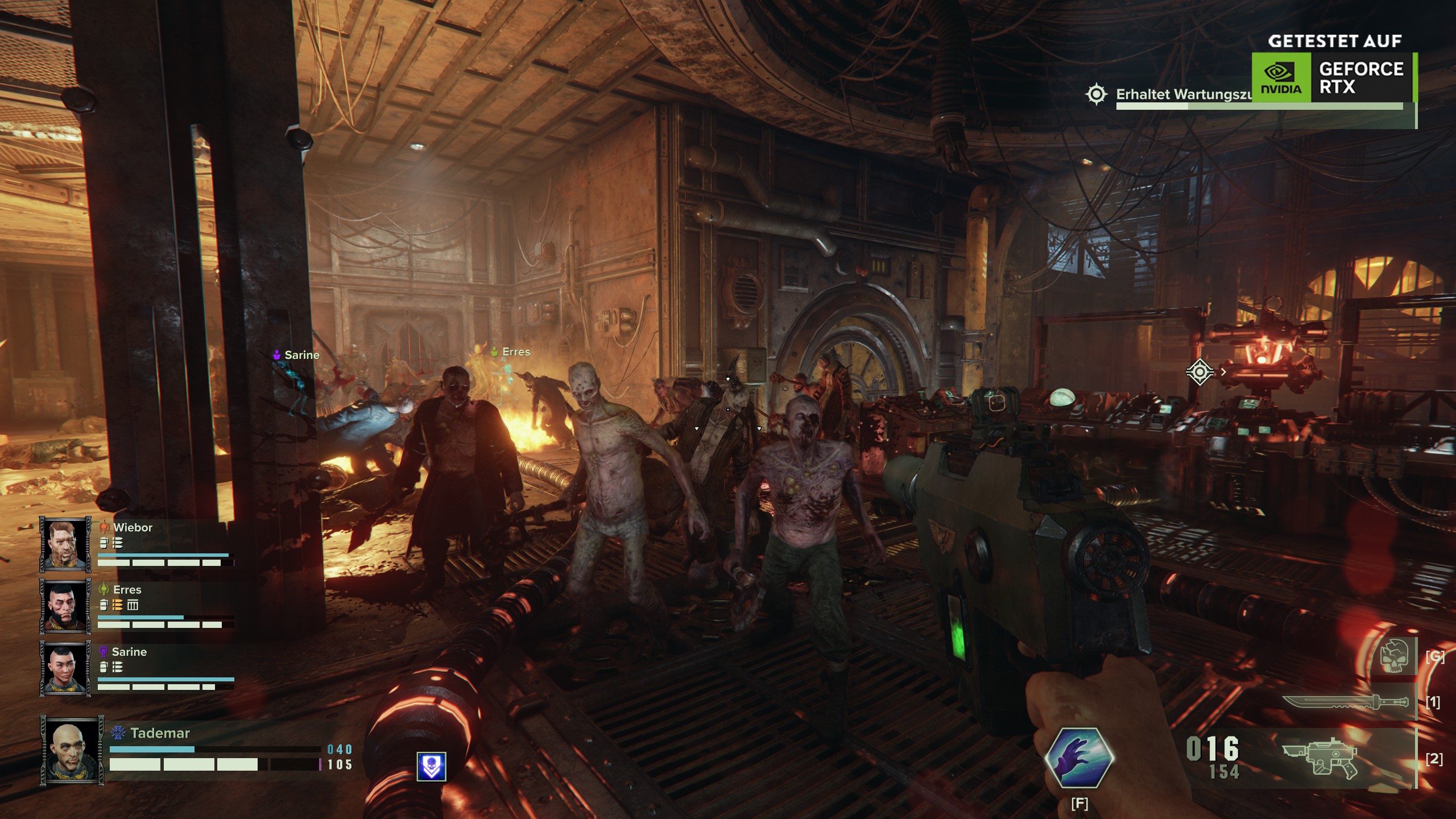Click Erres's teammate portrait

(65, 606)
